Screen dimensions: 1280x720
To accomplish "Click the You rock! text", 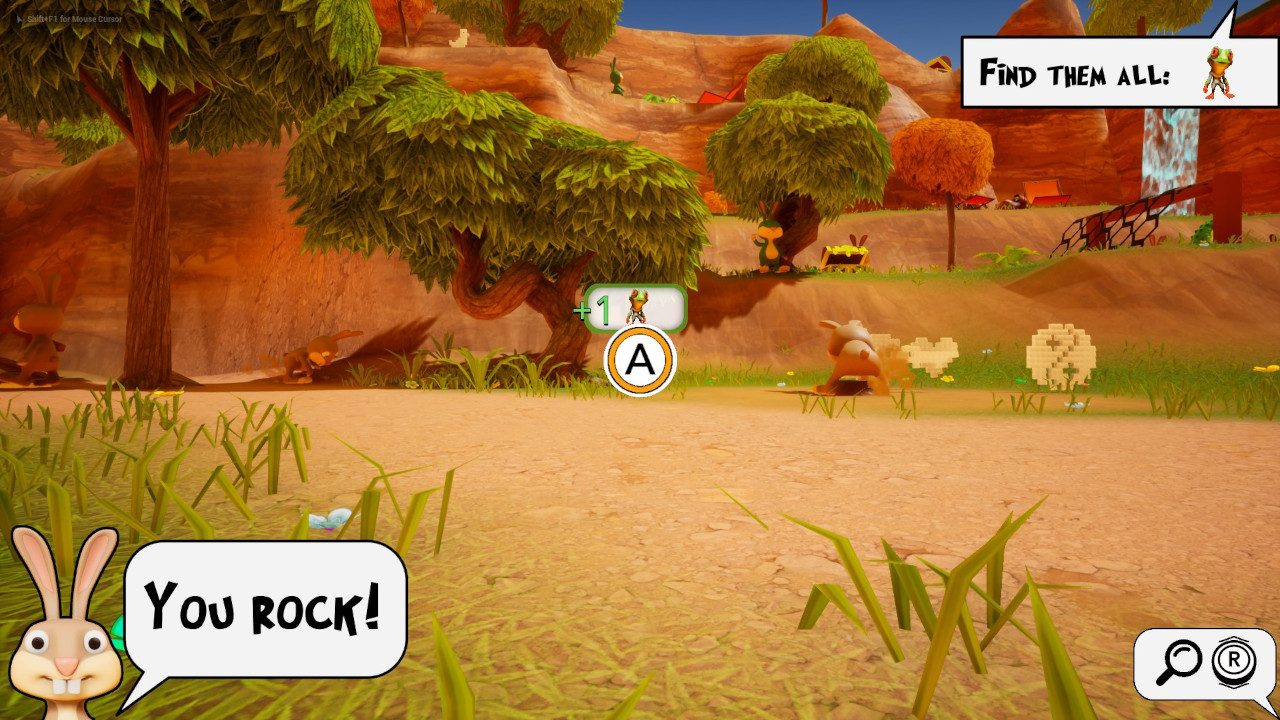I will tap(262, 608).
